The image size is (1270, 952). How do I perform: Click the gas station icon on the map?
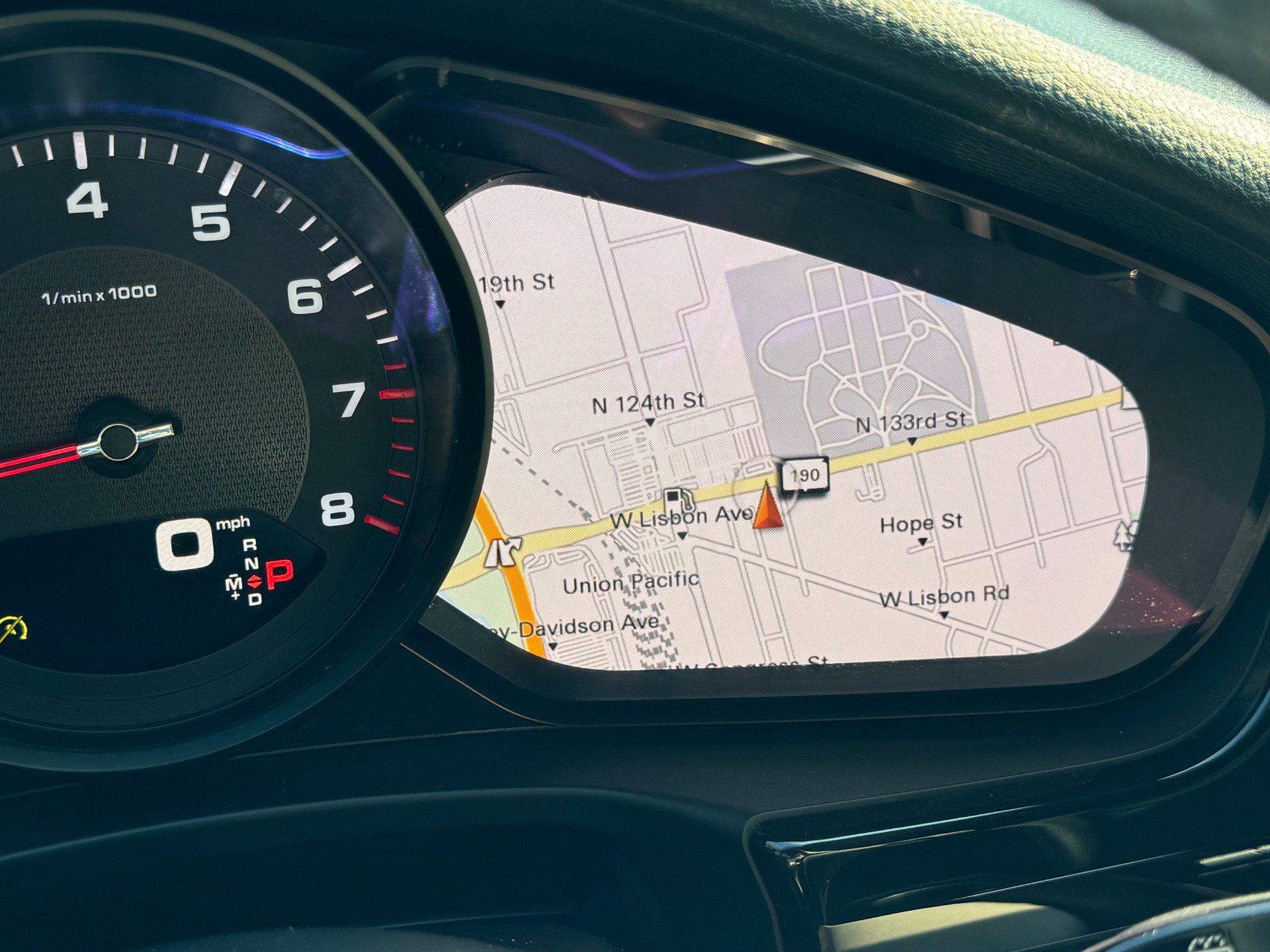(x=675, y=498)
